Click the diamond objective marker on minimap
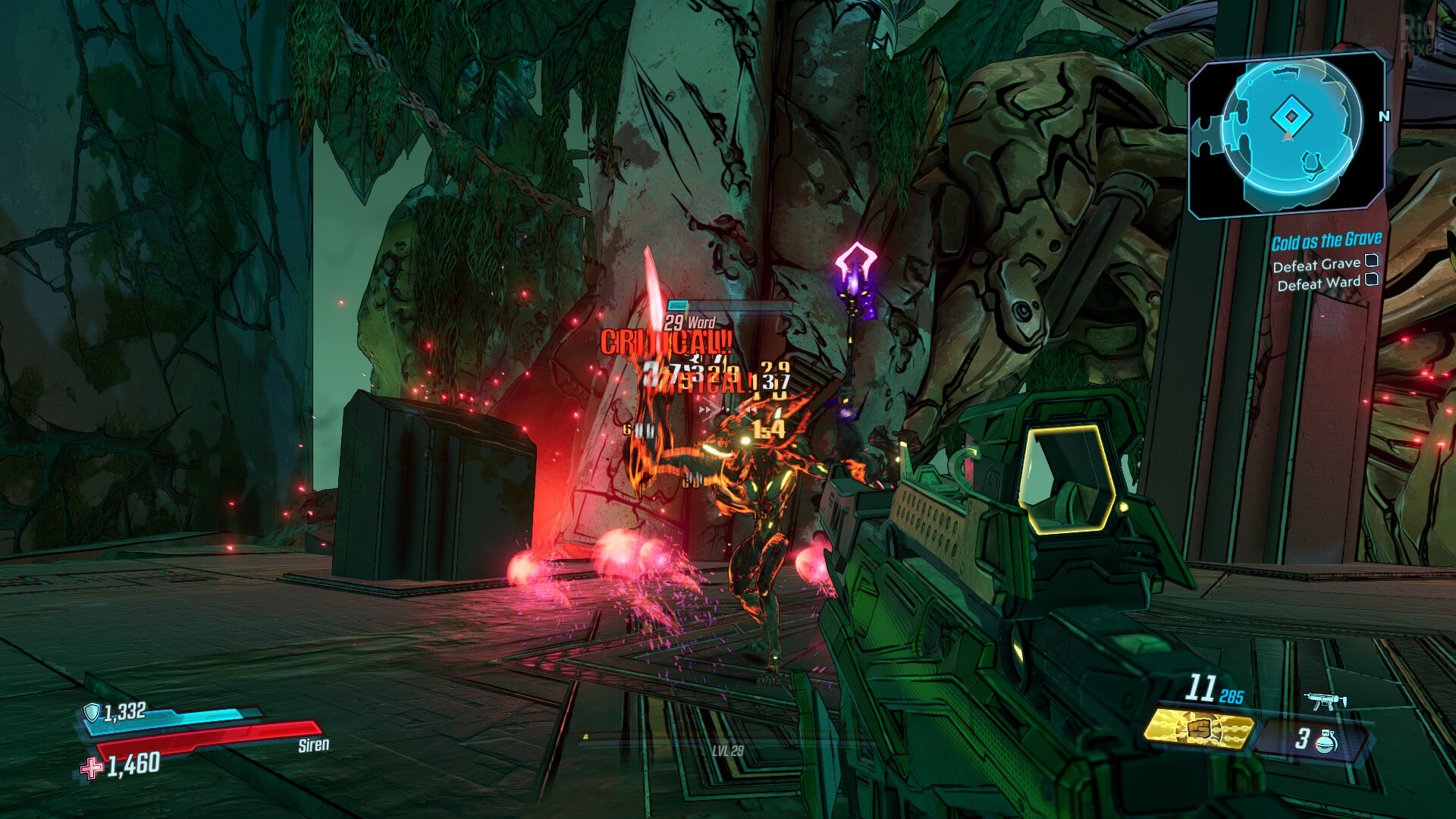Screen dimensions: 1456x819 coord(1291,116)
